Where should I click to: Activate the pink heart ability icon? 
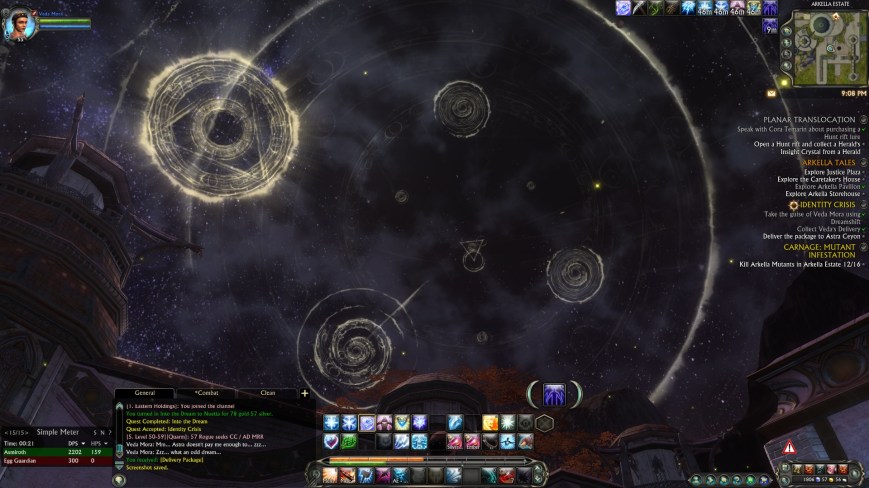pyautogui.click(x=332, y=441)
